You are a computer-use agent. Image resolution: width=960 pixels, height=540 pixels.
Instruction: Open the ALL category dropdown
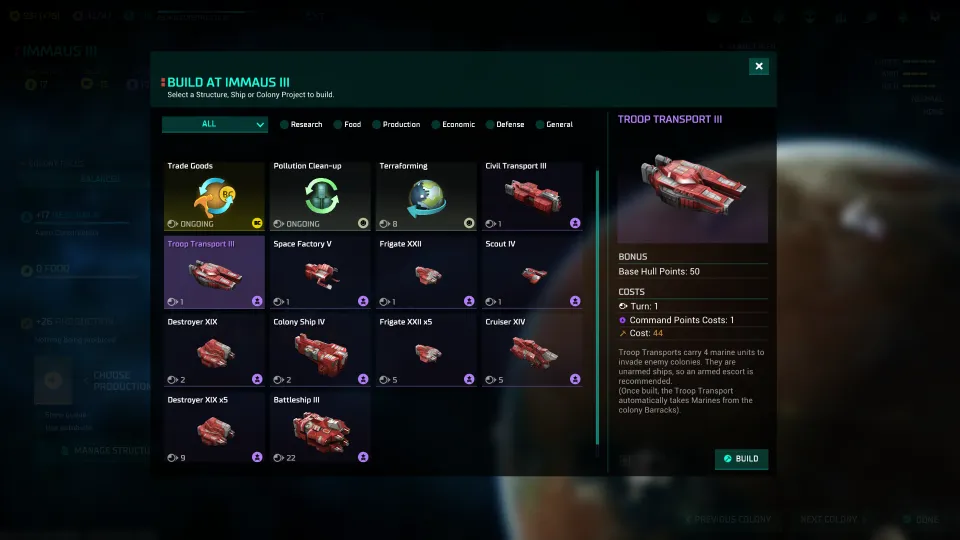(215, 124)
